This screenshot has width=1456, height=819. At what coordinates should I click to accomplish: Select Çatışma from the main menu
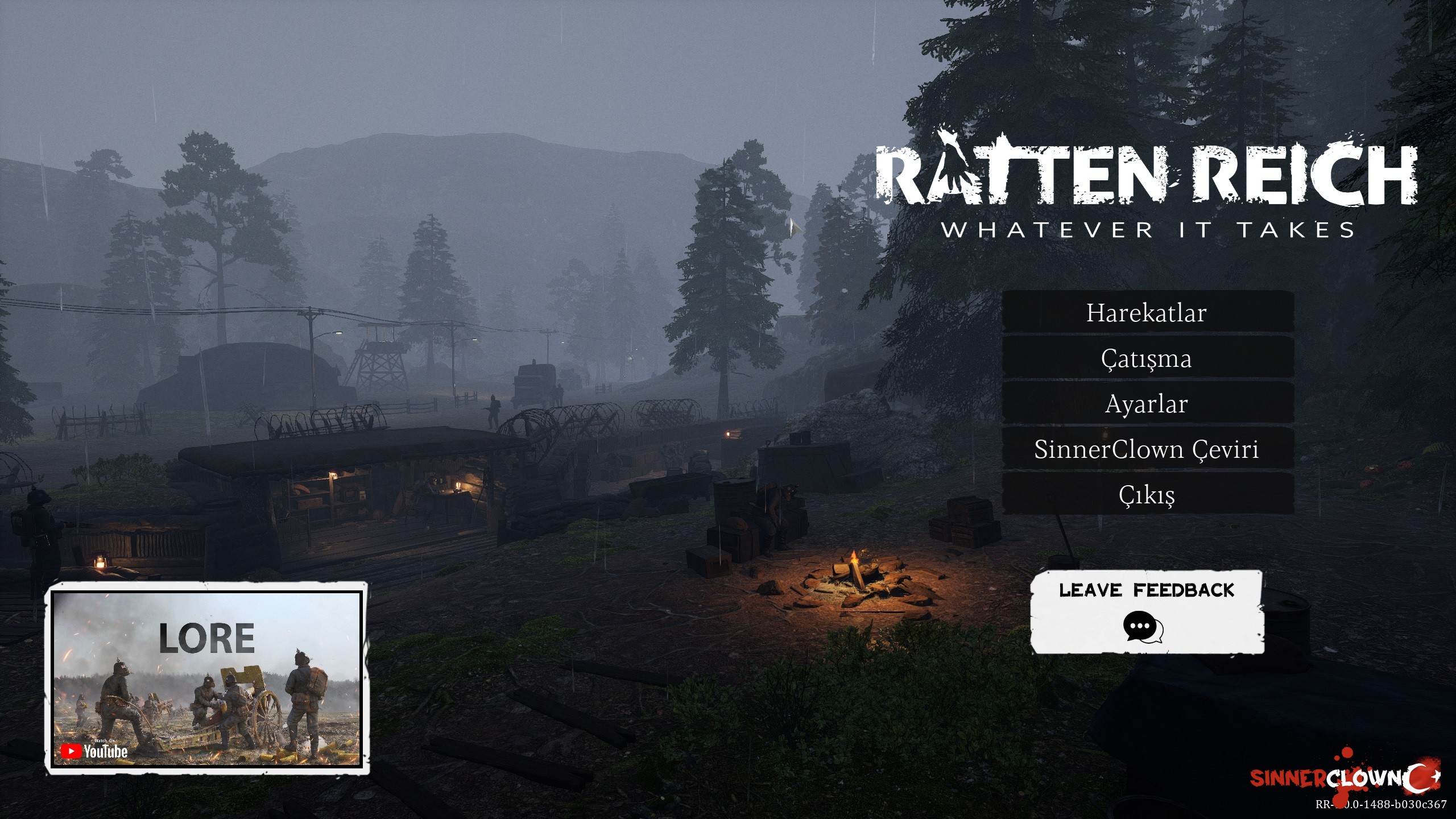[x=1147, y=358]
